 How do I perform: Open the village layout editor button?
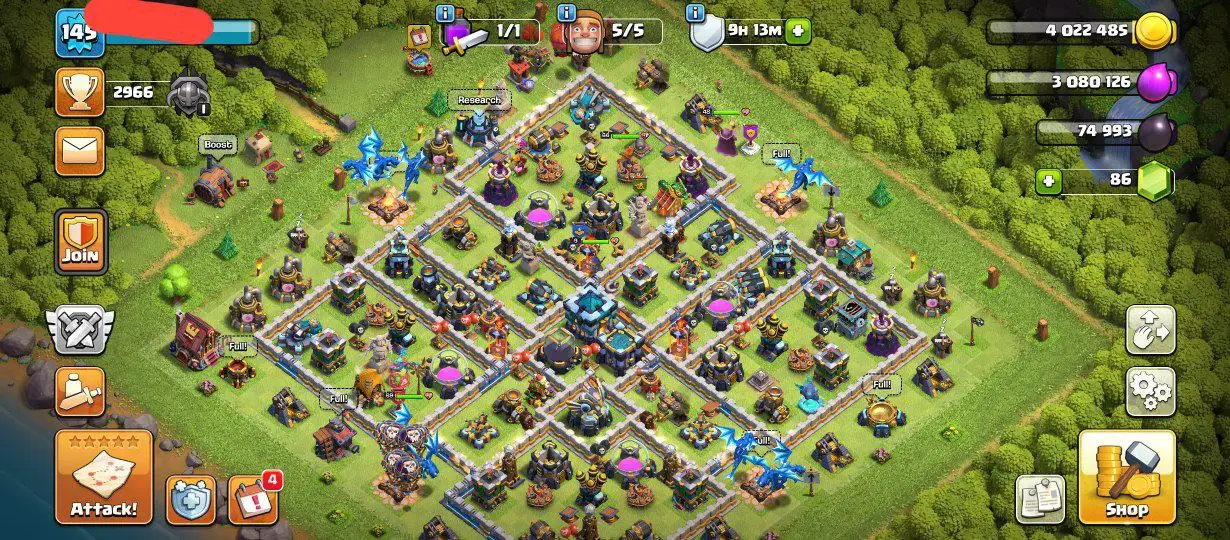1150,330
